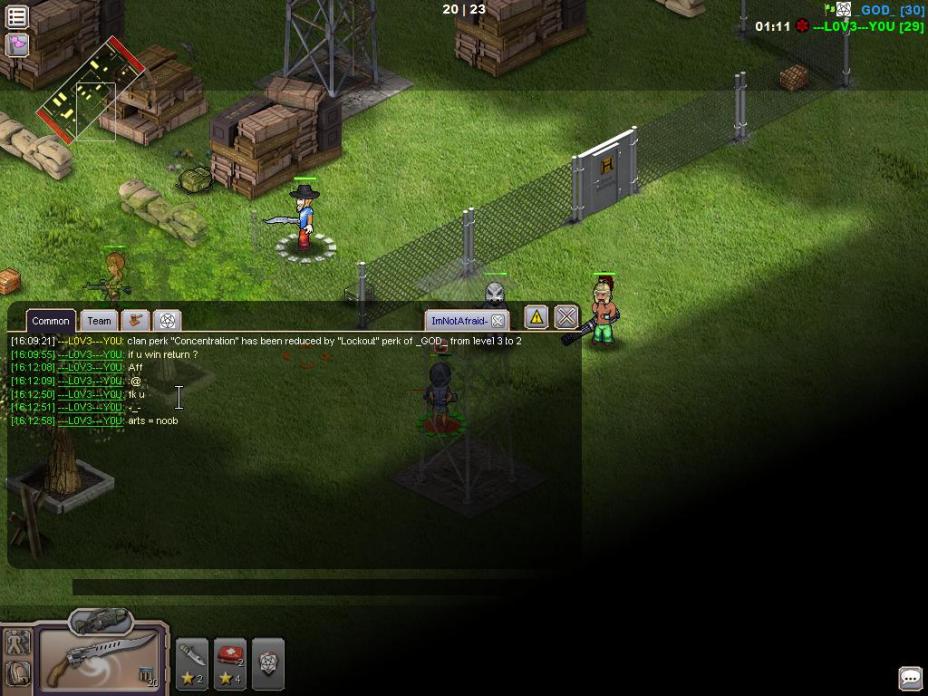Open the hammer icon chat tab
The image size is (928, 696).
click(134, 321)
